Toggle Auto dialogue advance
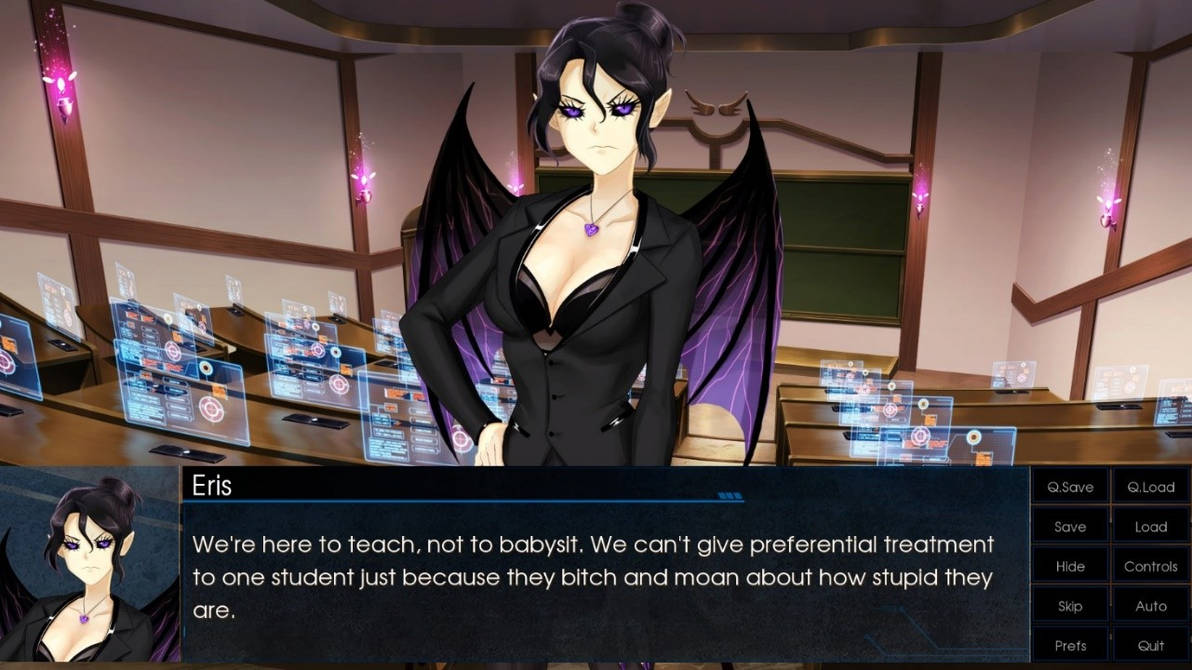The width and height of the screenshot is (1192, 670). click(x=1150, y=606)
